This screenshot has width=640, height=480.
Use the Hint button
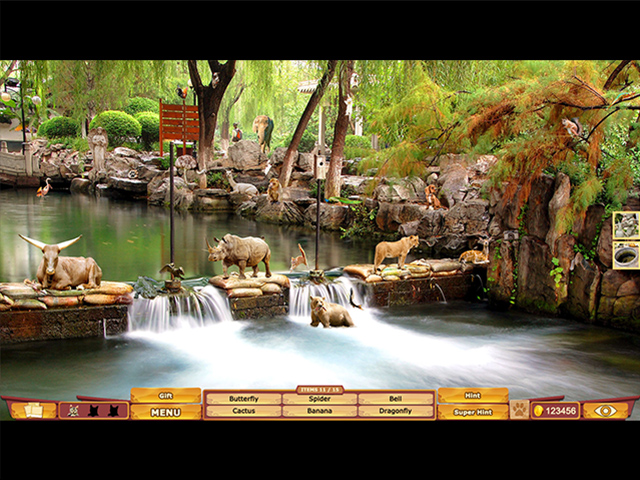coord(472,396)
